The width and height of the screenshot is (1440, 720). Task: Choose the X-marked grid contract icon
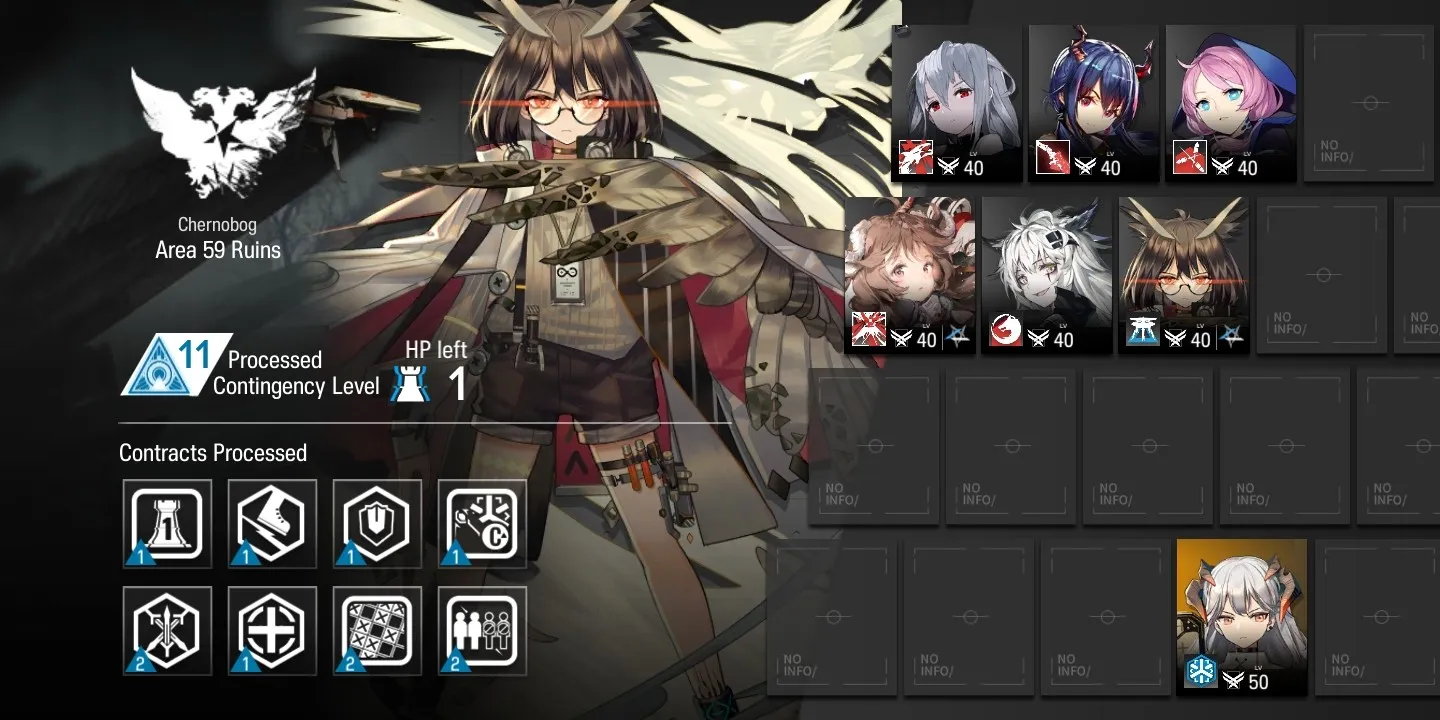(377, 631)
